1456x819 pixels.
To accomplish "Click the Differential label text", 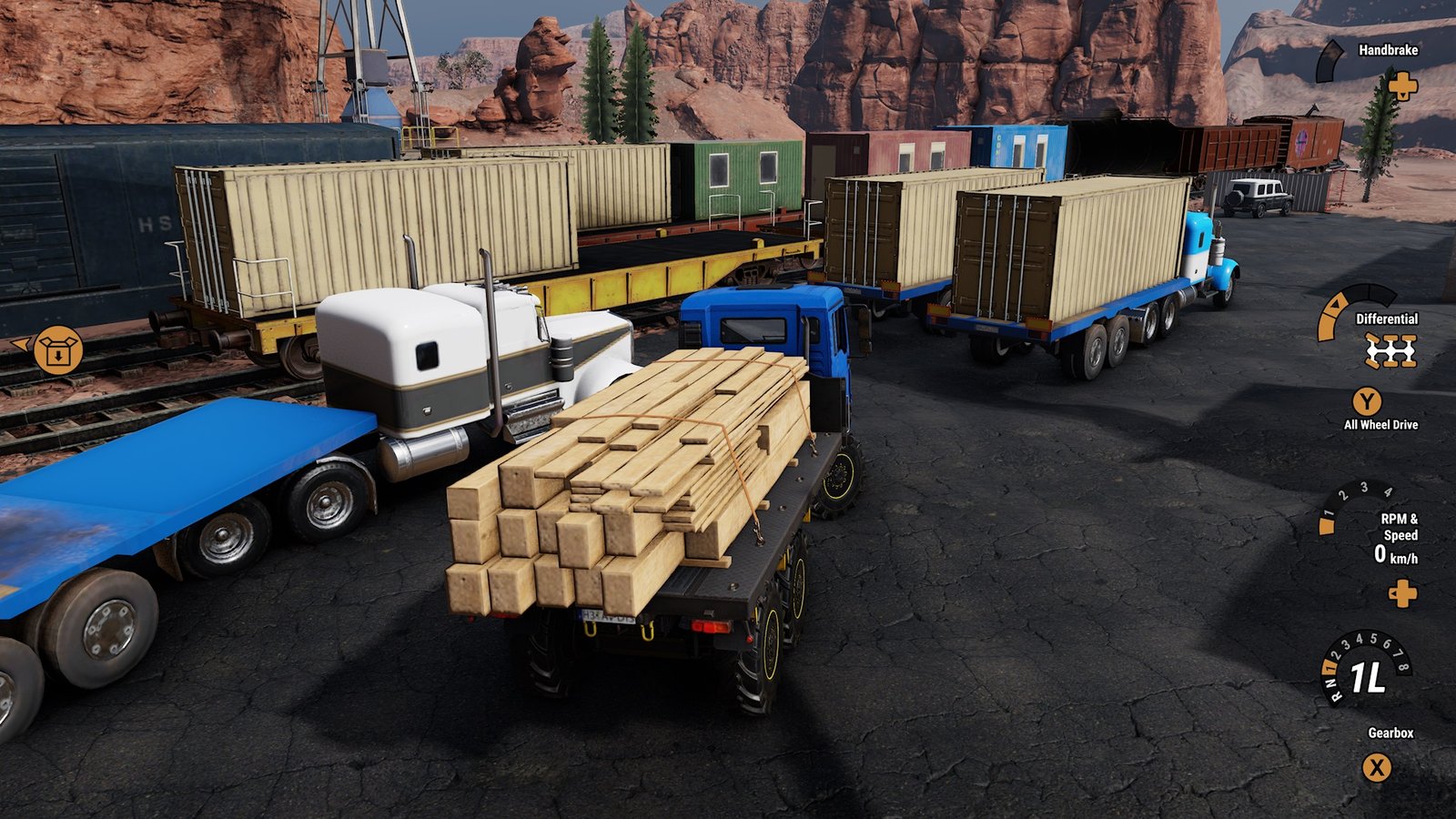I will click(x=1387, y=319).
